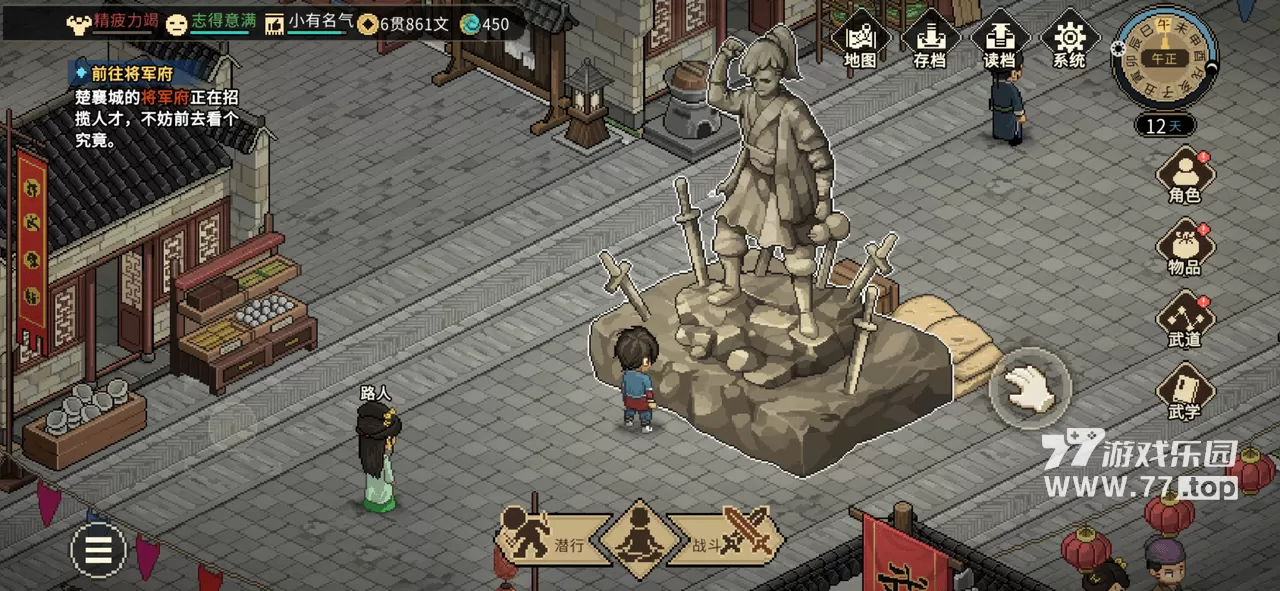Open the round hamburger menu button
This screenshot has height=591, width=1280.
(x=98, y=550)
